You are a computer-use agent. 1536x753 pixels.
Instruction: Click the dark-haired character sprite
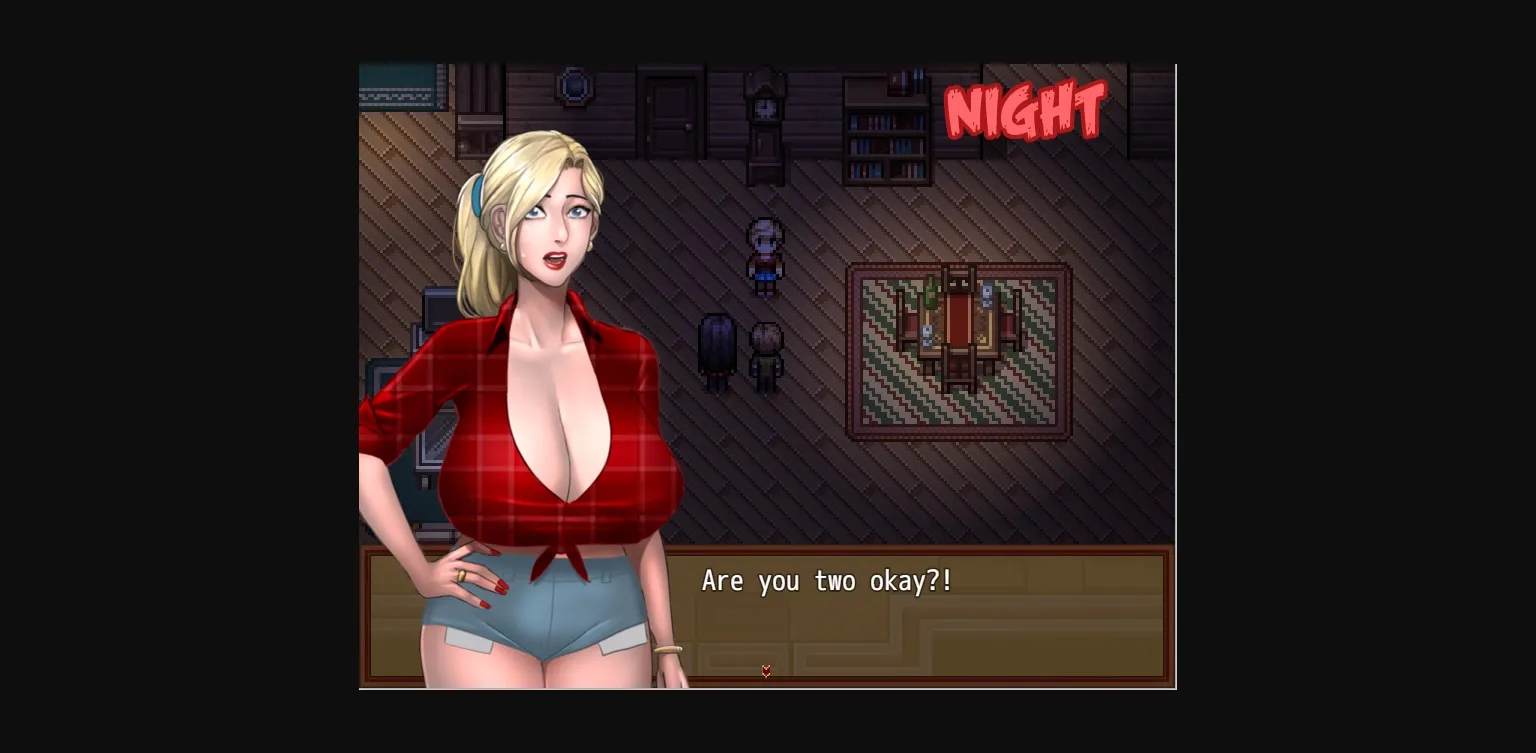point(716,350)
